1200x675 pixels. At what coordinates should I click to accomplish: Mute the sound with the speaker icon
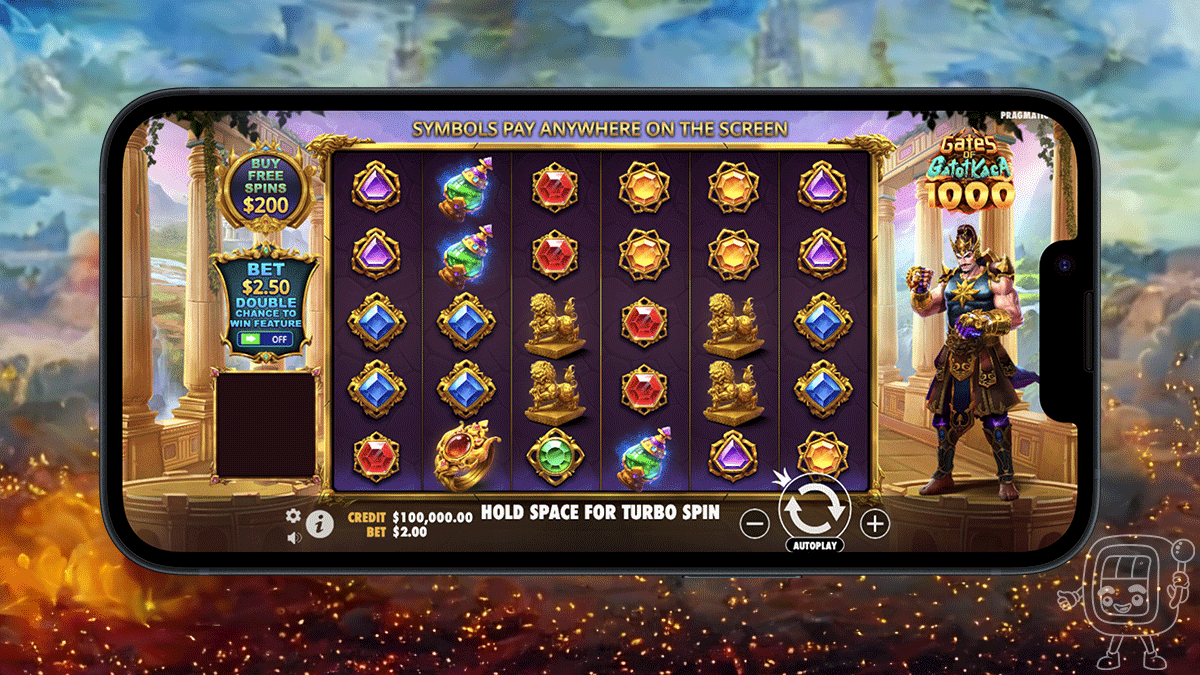[x=294, y=538]
